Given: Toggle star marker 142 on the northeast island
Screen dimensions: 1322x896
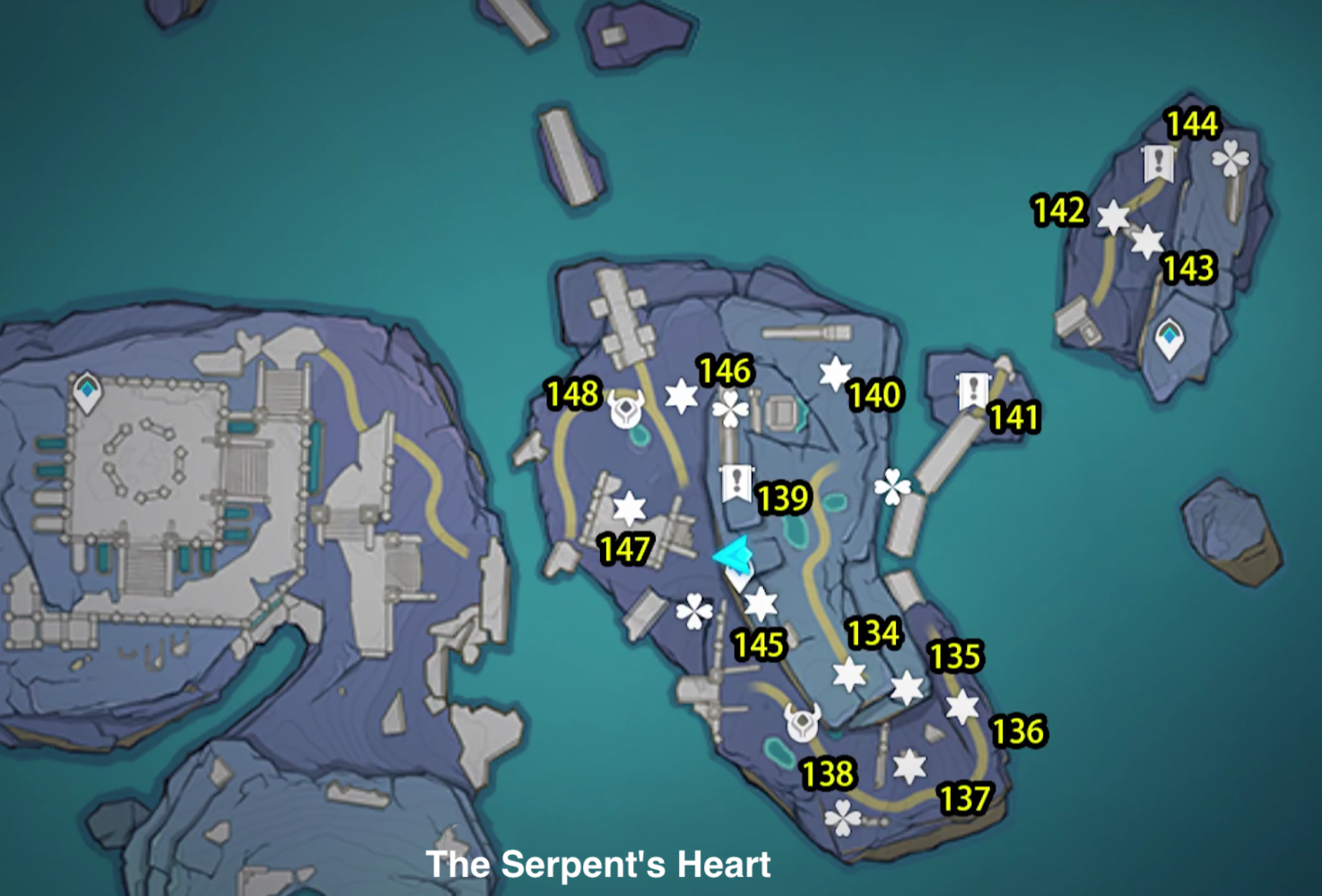Looking at the screenshot, I should (1113, 216).
